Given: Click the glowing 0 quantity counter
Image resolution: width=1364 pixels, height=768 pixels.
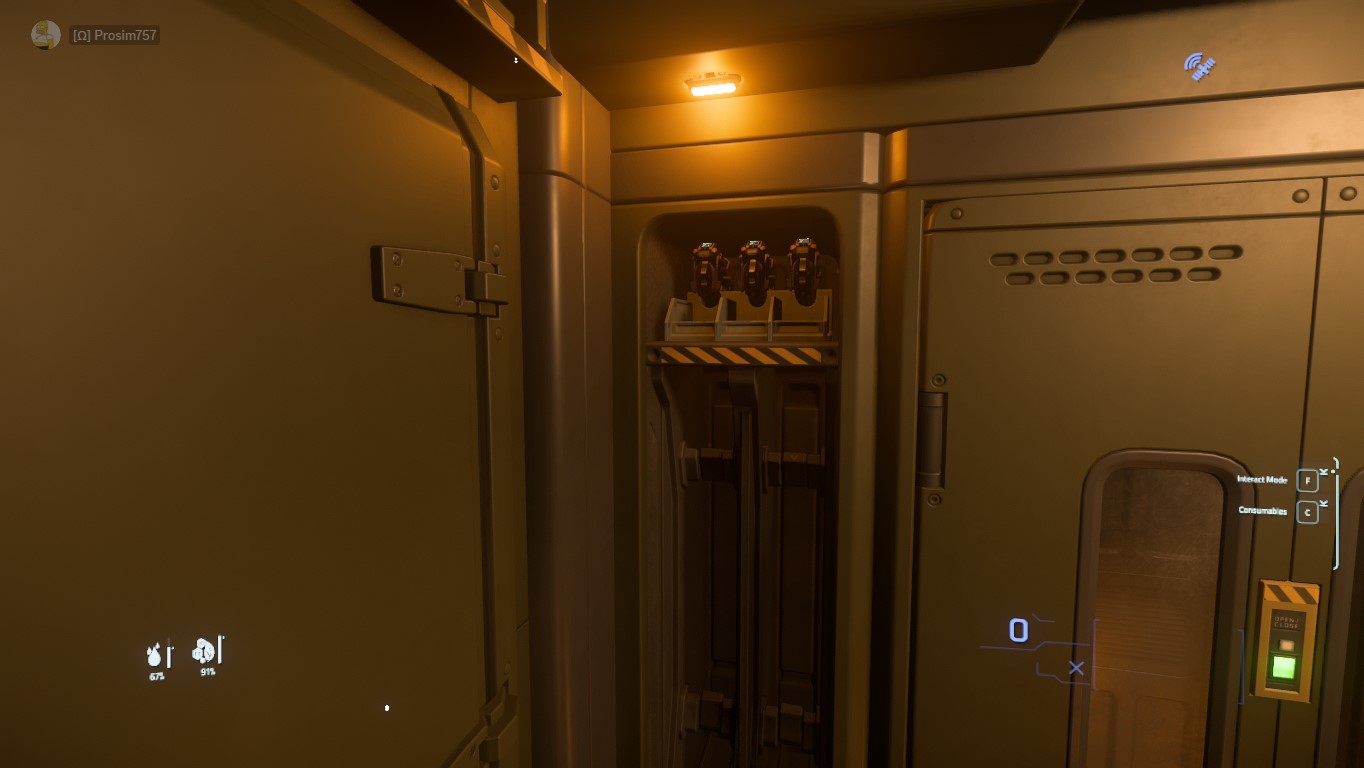Looking at the screenshot, I should (x=1018, y=630).
